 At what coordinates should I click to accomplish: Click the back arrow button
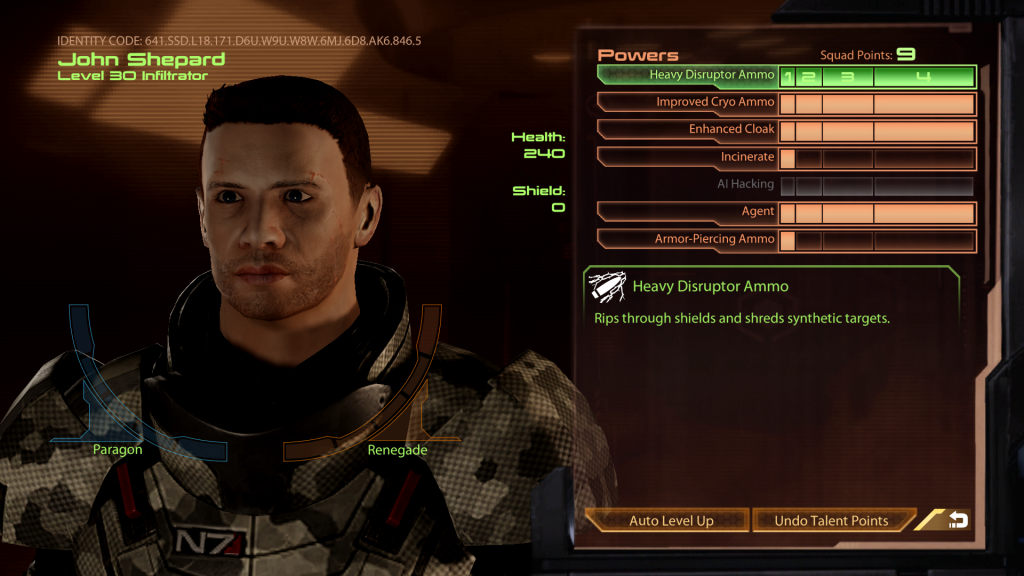tap(957, 520)
